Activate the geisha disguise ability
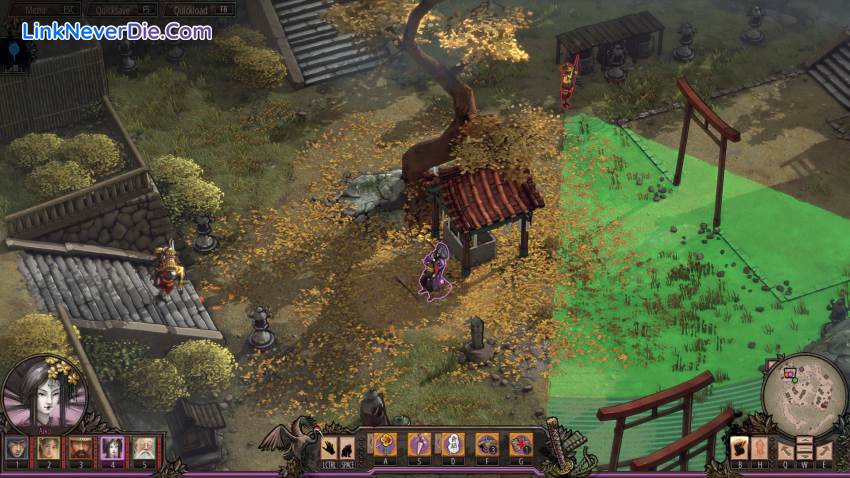 (453, 443)
